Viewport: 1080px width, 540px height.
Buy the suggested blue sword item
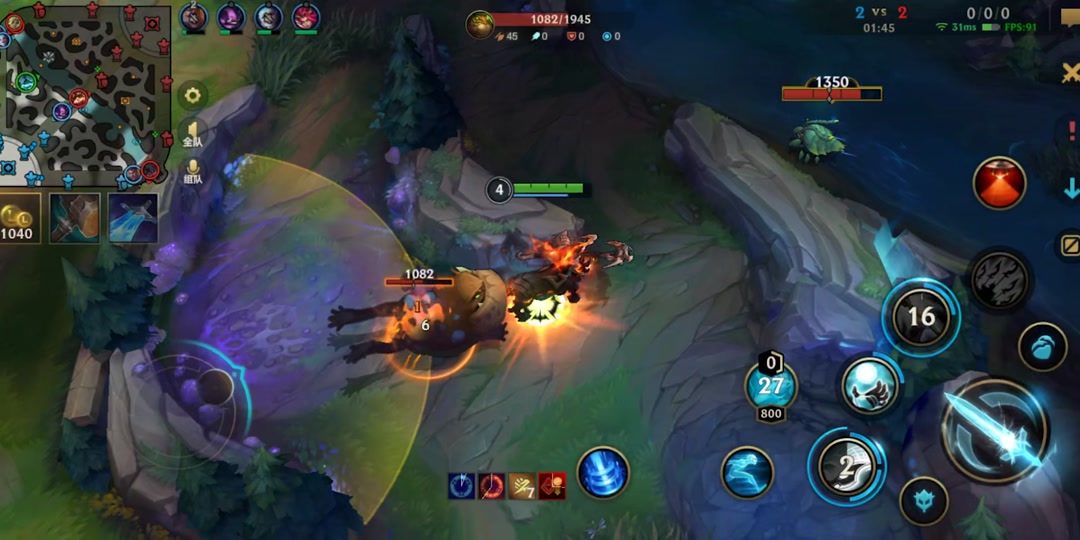133,218
